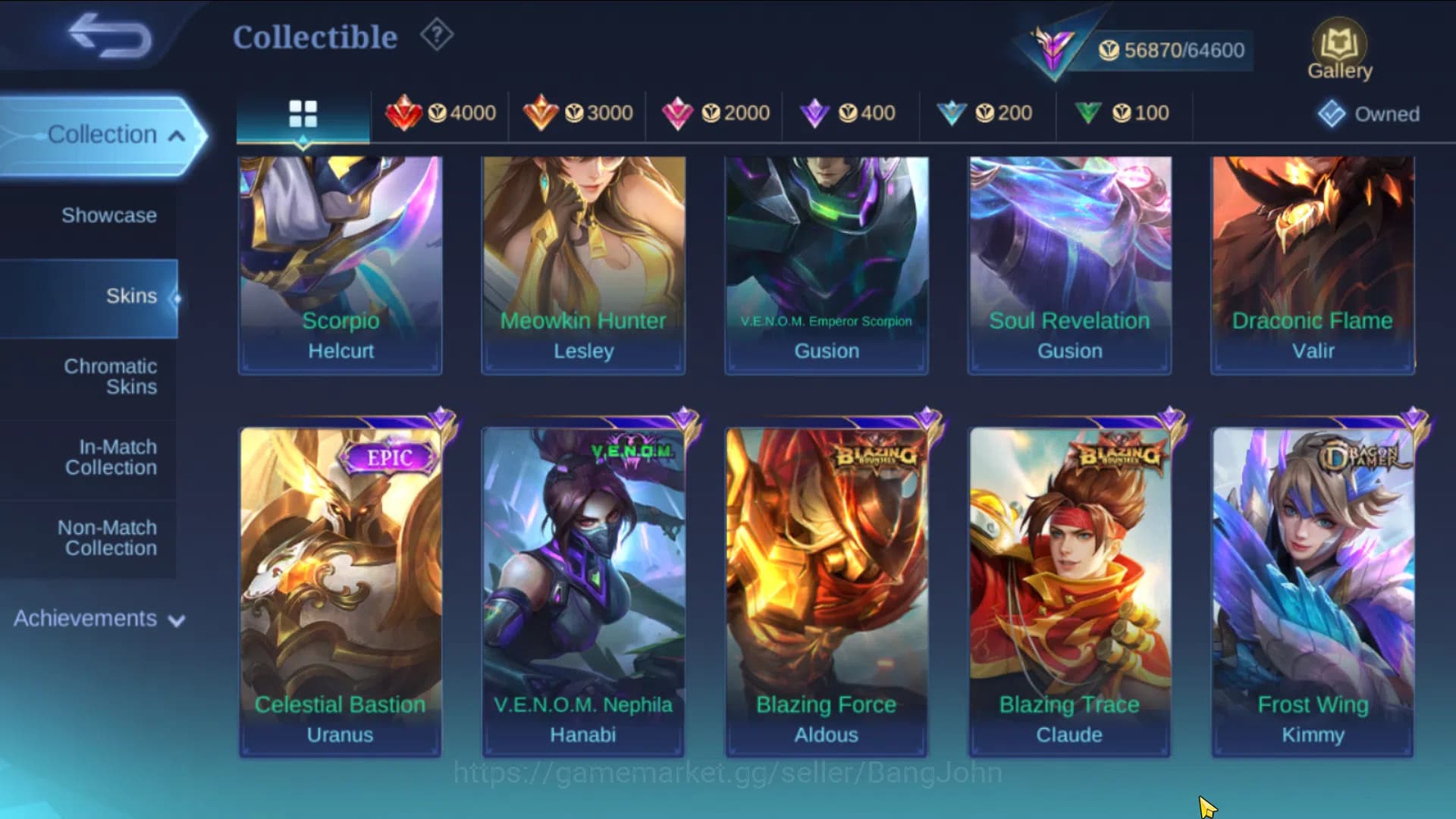Select the grid view filter icon
The height and width of the screenshot is (819, 1456).
[x=303, y=114]
